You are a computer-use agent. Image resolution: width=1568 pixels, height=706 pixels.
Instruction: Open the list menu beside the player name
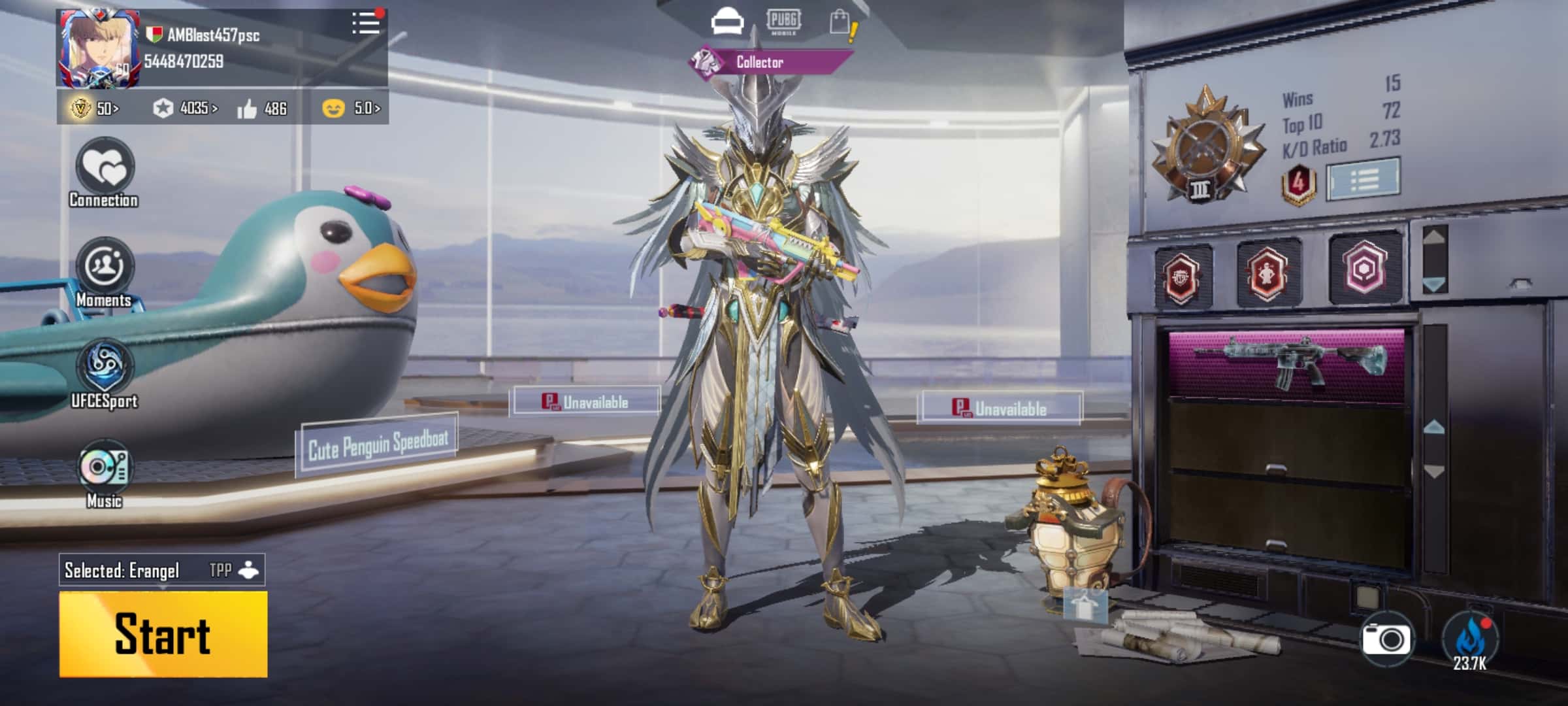pyautogui.click(x=366, y=24)
